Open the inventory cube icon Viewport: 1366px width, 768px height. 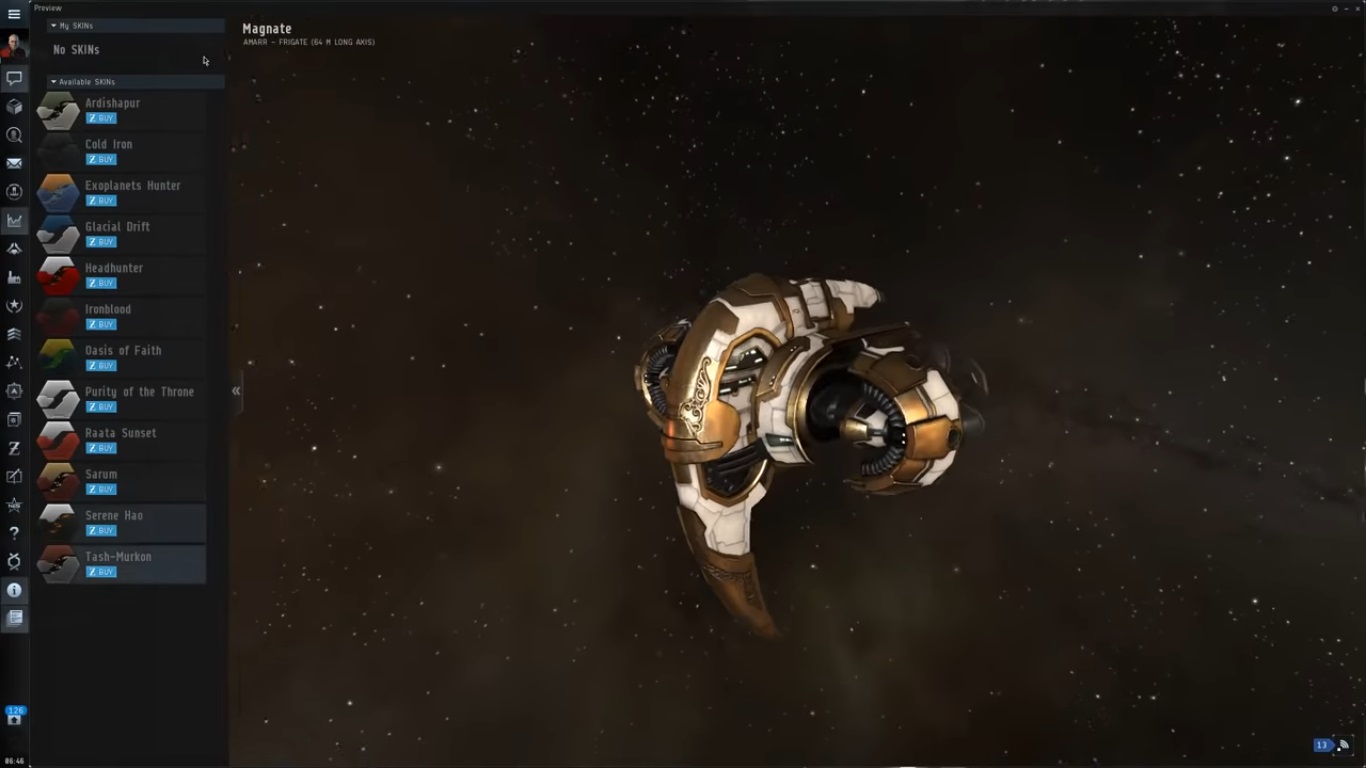[14, 106]
